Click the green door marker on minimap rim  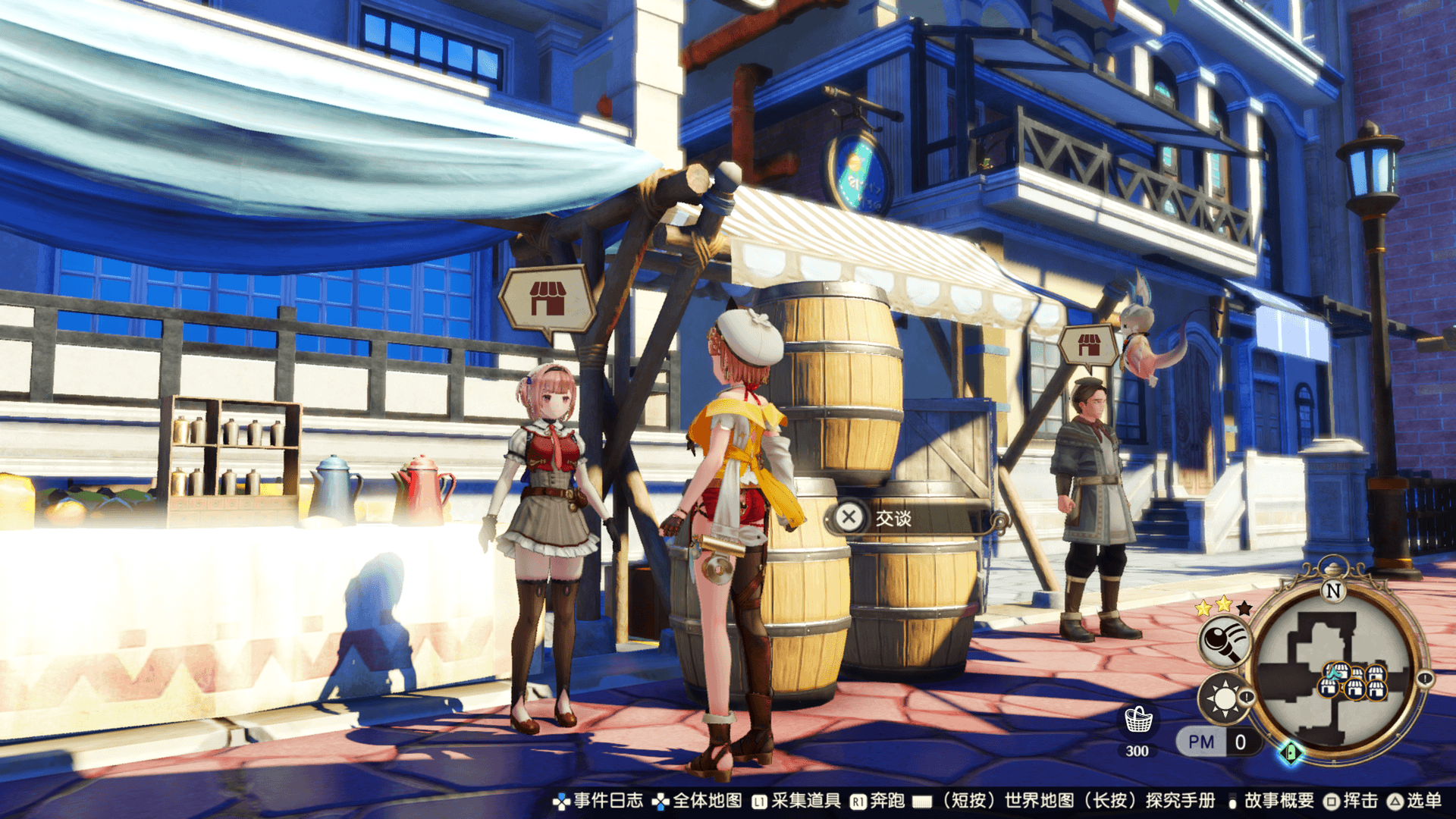(x=1291, y=752)
